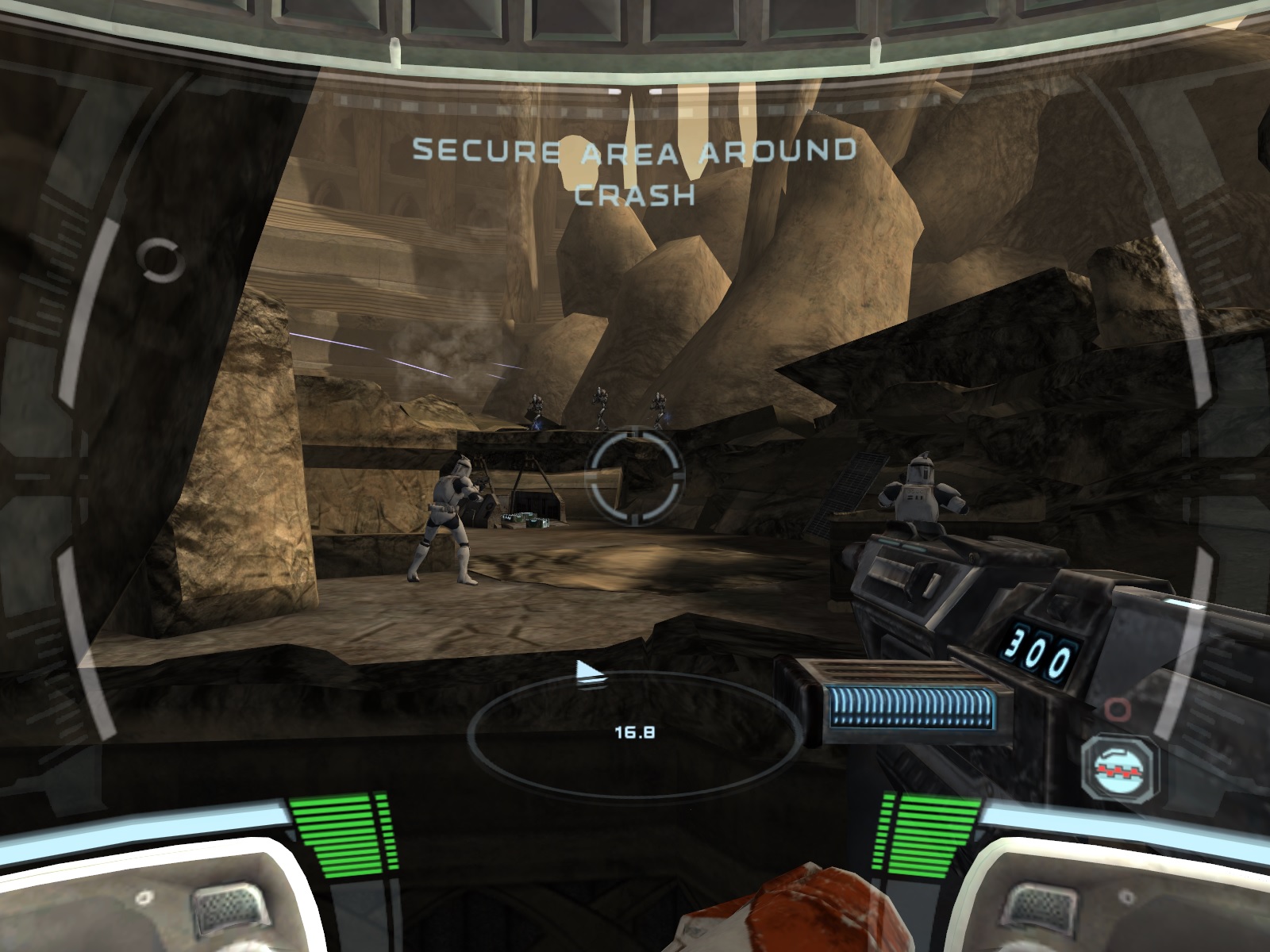Image resolution: width=1270 pixels, height=952 pixels.
Task: Click the 300 ammo counter on the blaster
Action: tap(1041, 647)
